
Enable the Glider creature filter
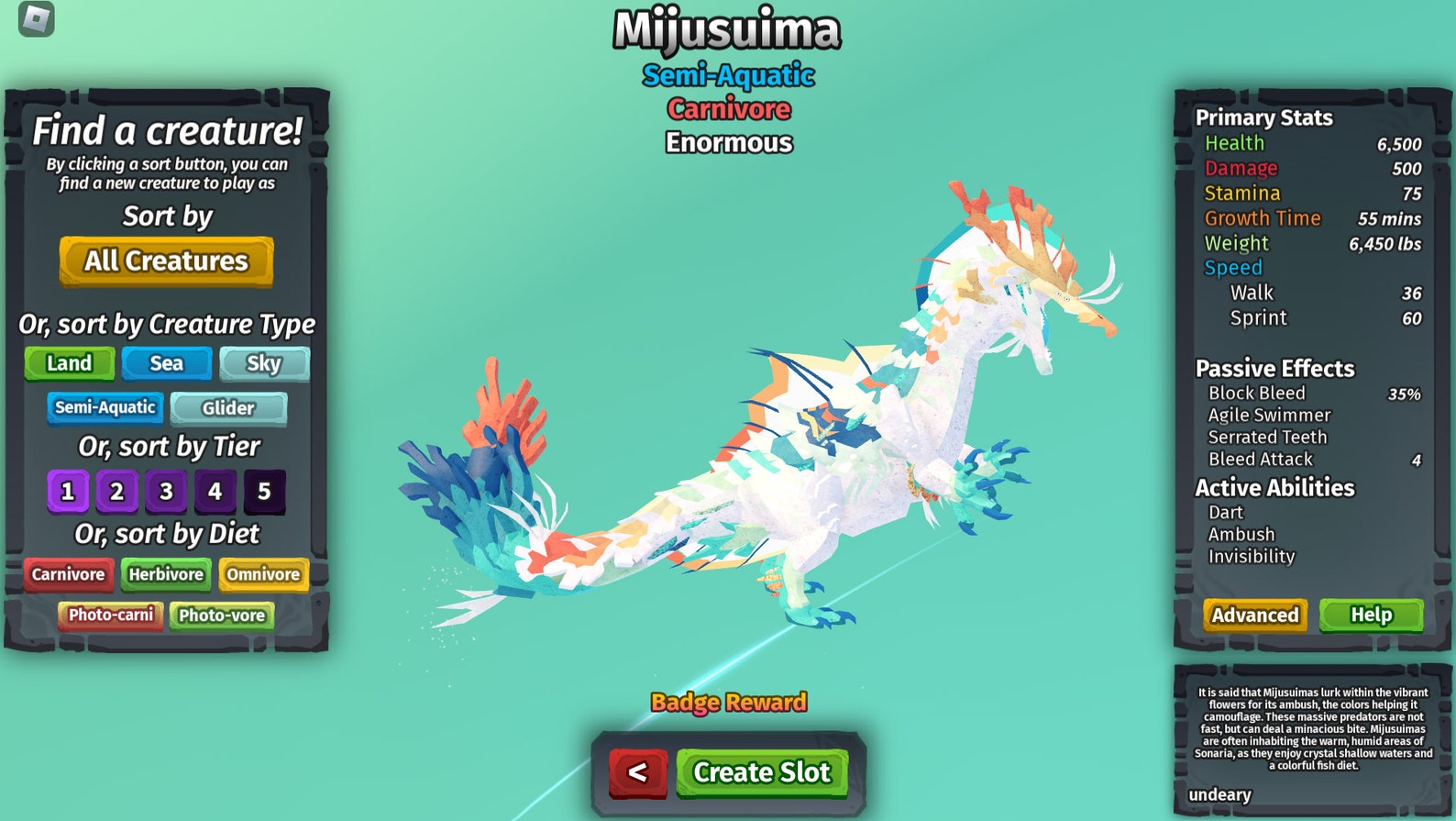(229, 407)
